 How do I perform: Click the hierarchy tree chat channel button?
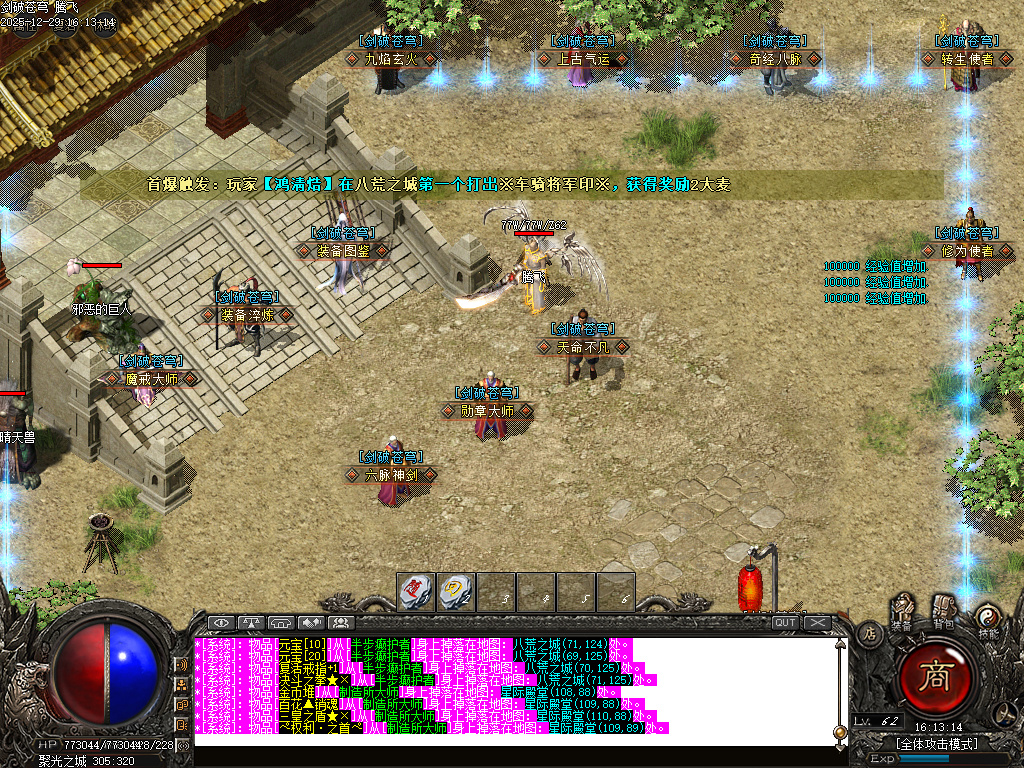pos(183,684)
